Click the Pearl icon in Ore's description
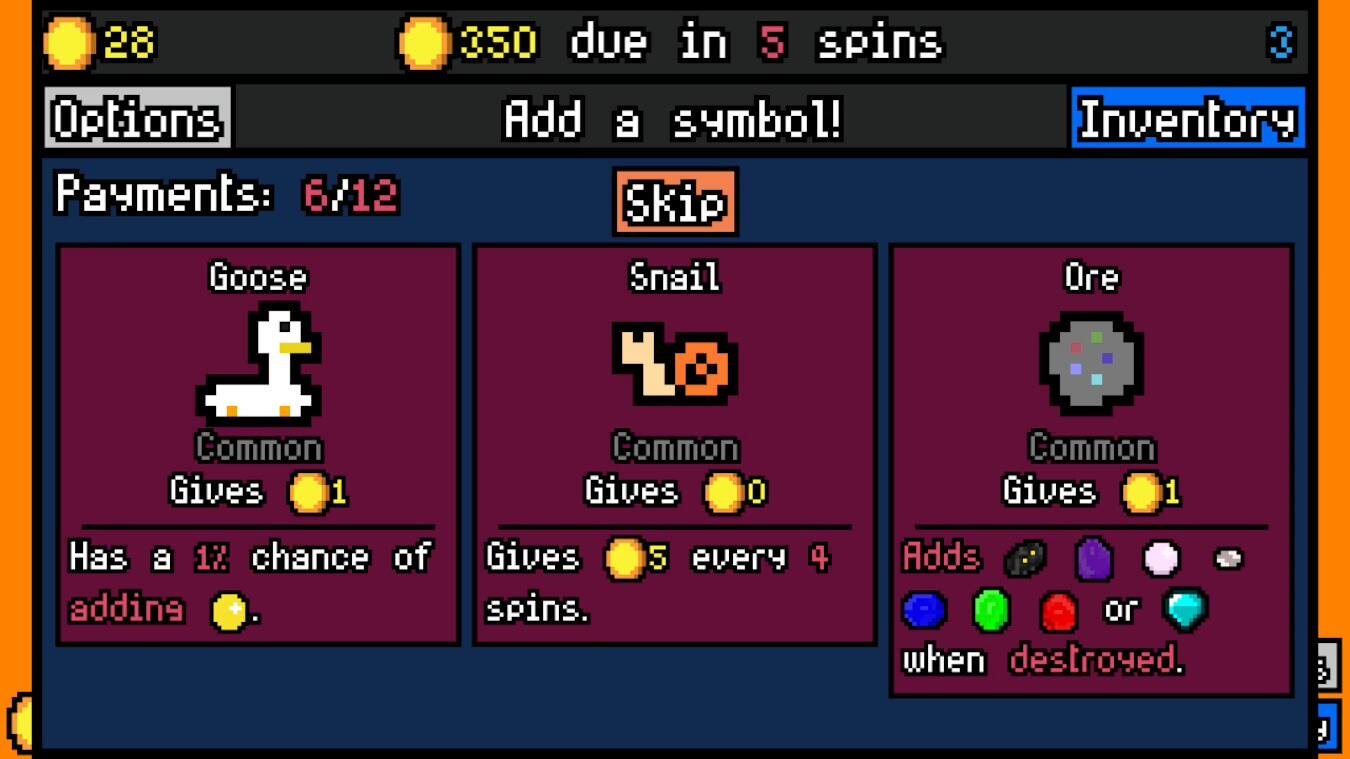The image size is (1350, 759). pyautogui.click(x=1160, y=560)
